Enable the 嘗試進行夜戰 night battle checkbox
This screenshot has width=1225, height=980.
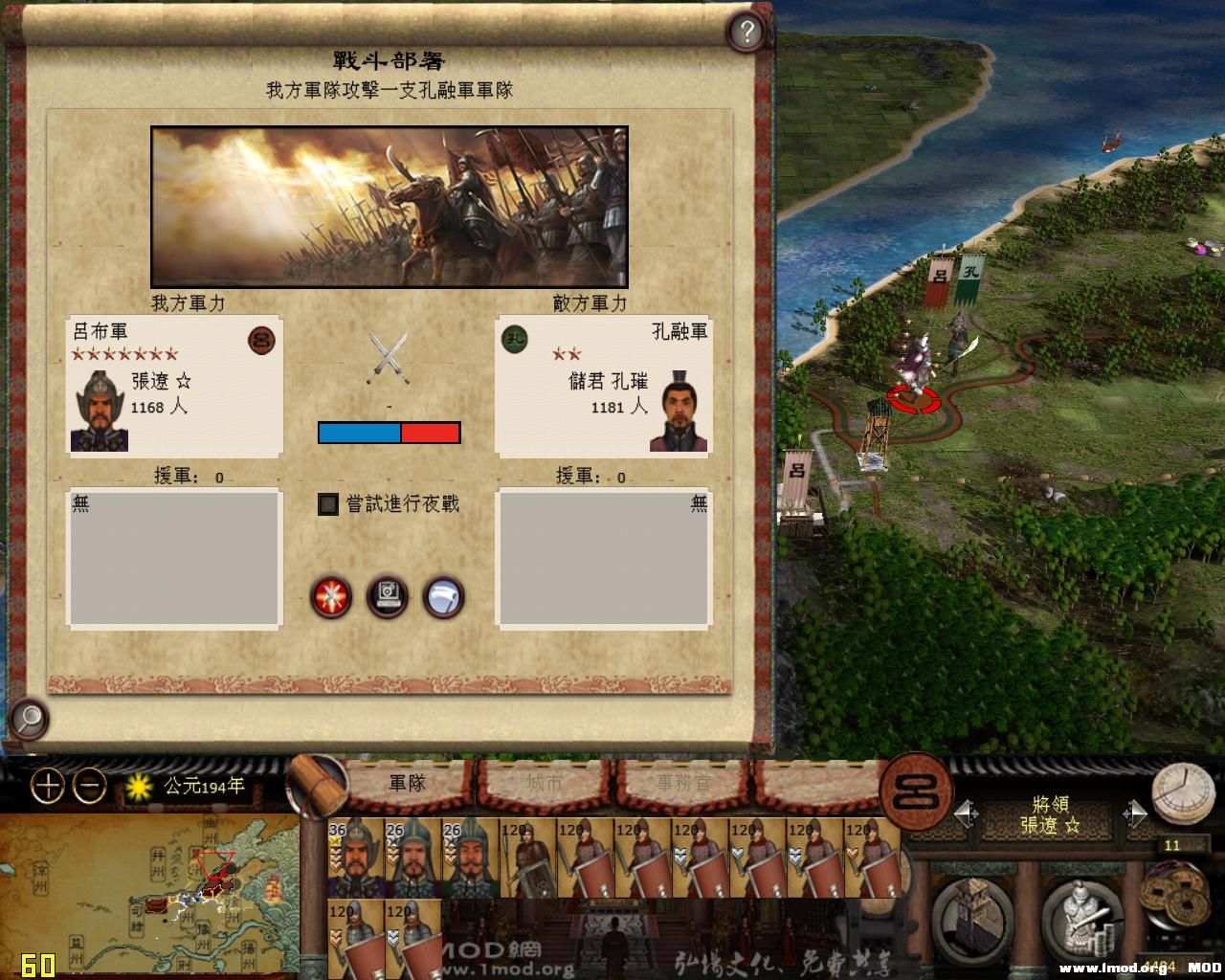[326, 503]
